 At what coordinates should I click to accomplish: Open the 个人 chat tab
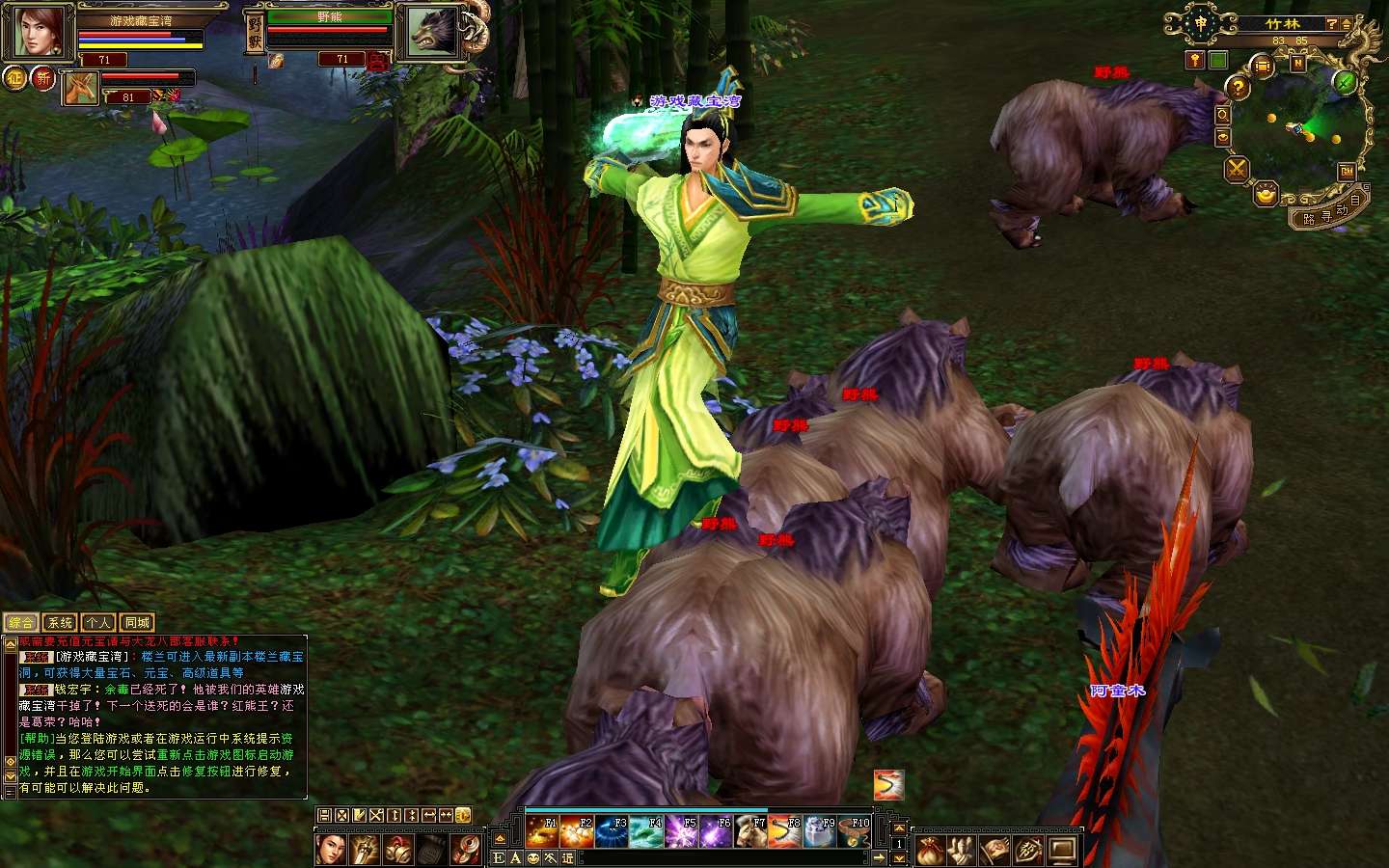98,623
